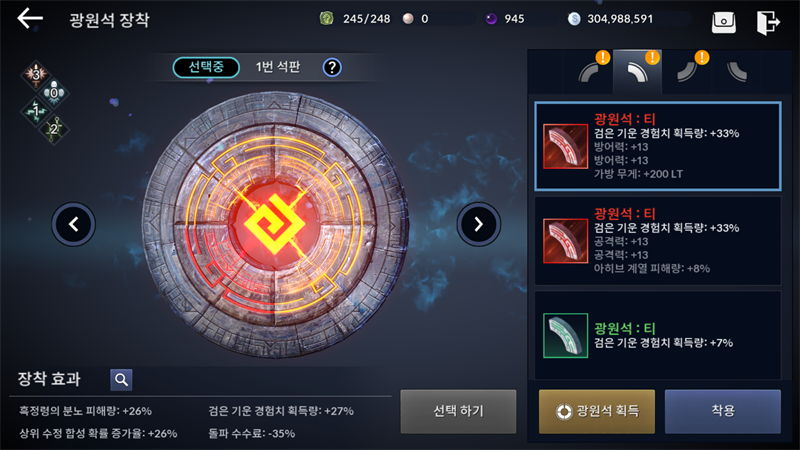Open the bag icon in top bar
Viewport: 800px width, 450px height.
click(x=724, y=21)
